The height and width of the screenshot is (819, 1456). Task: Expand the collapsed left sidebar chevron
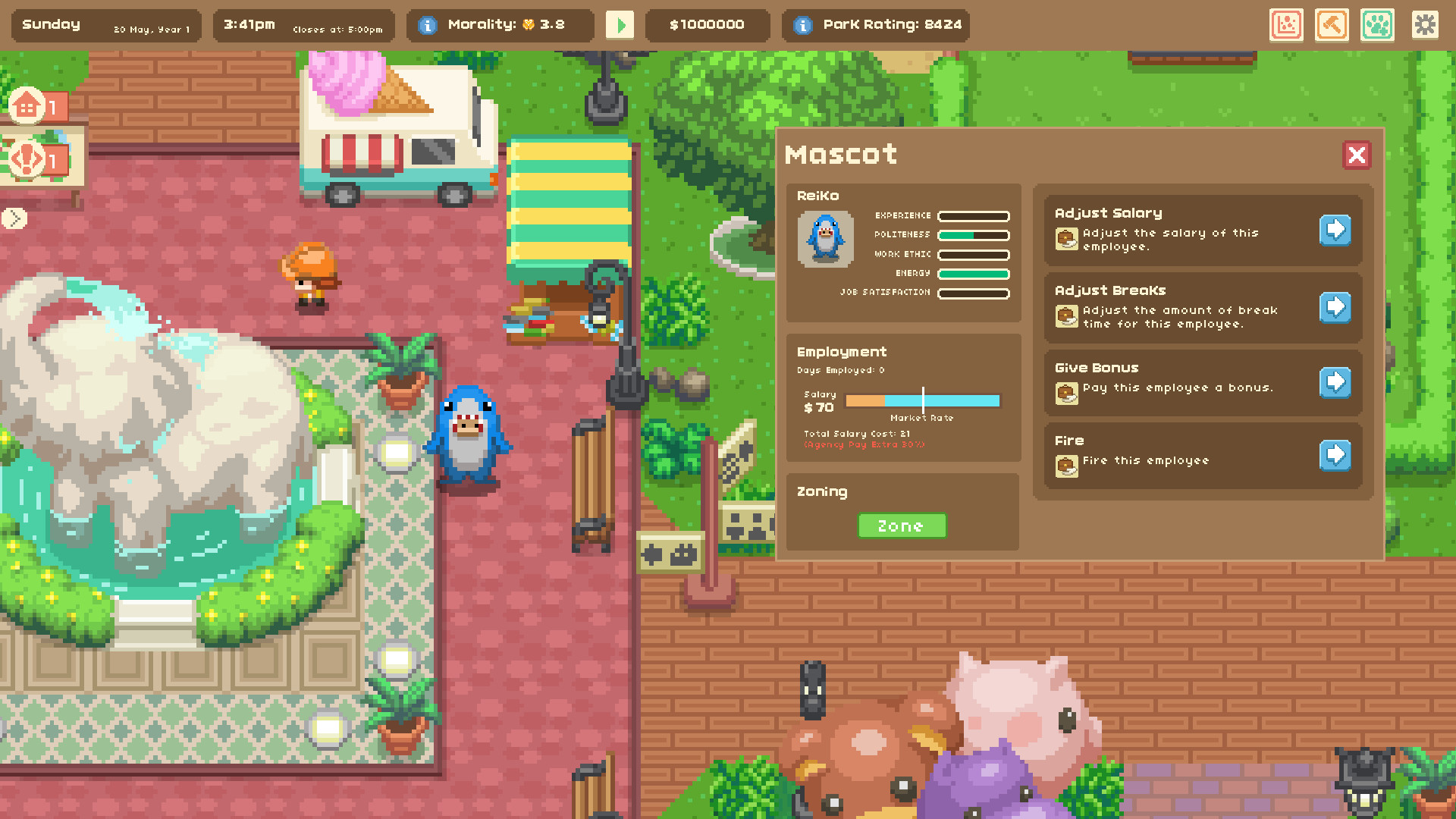pos(14,218)
